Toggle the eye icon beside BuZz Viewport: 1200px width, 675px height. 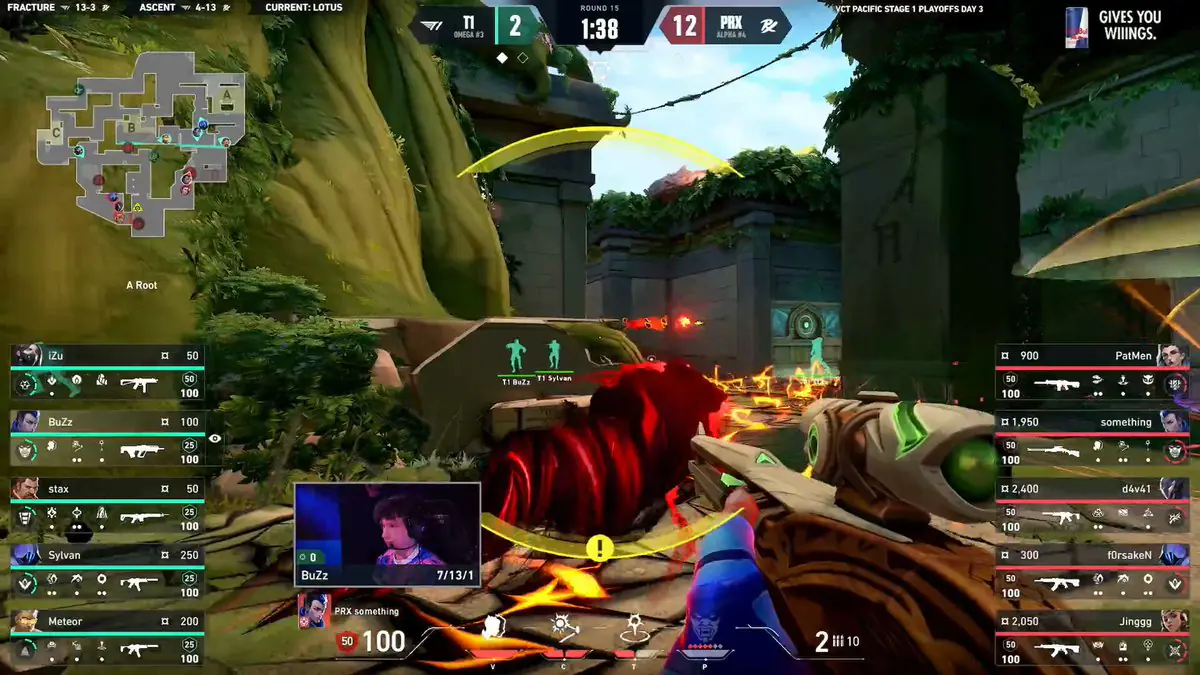pyautogui.click(x=215, y=438)
